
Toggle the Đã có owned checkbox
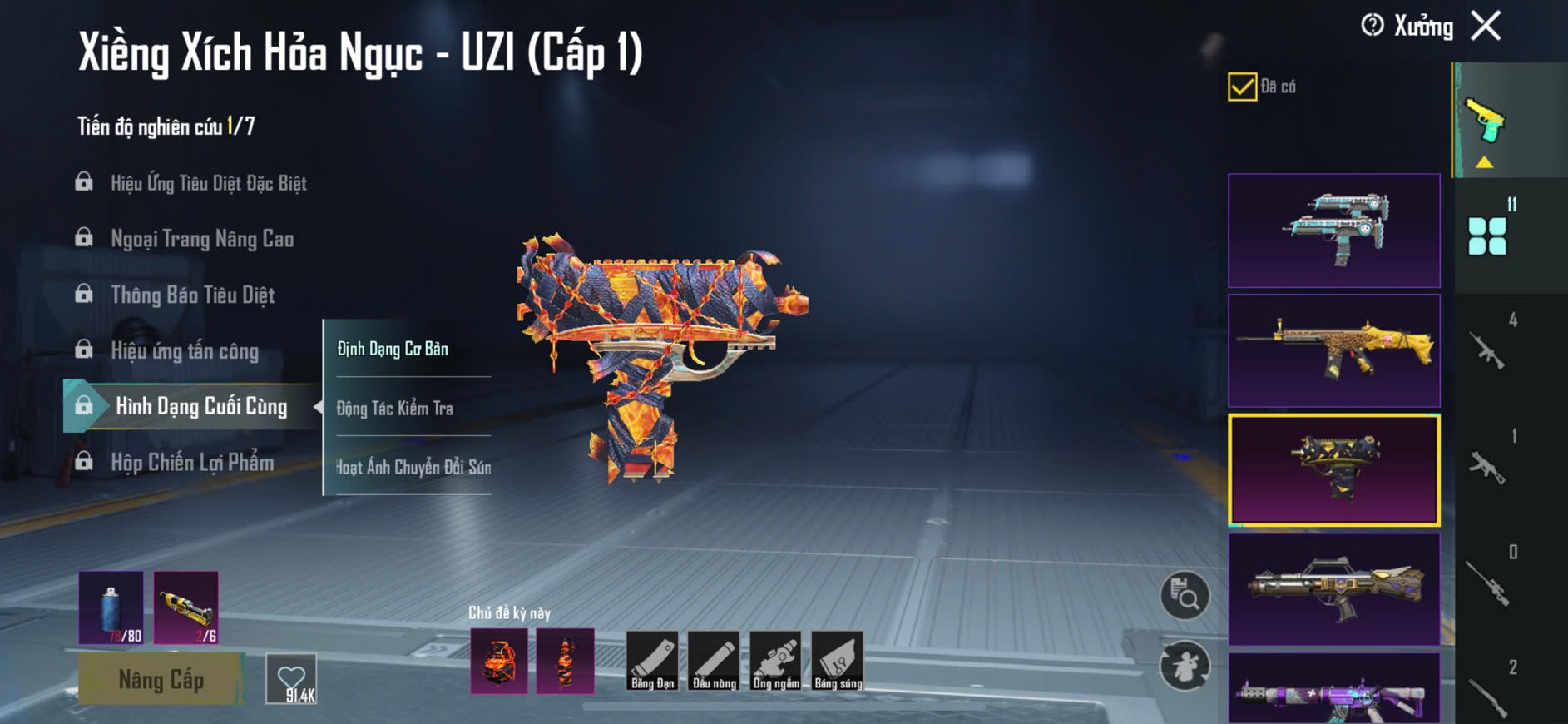coord(1242,87)
